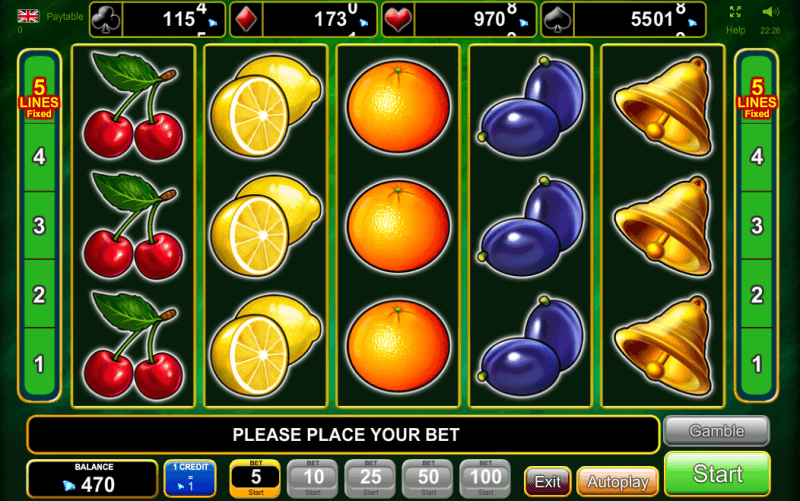The image size is (800, 501).
Task: Open the Help page
Action: point(736,29)
